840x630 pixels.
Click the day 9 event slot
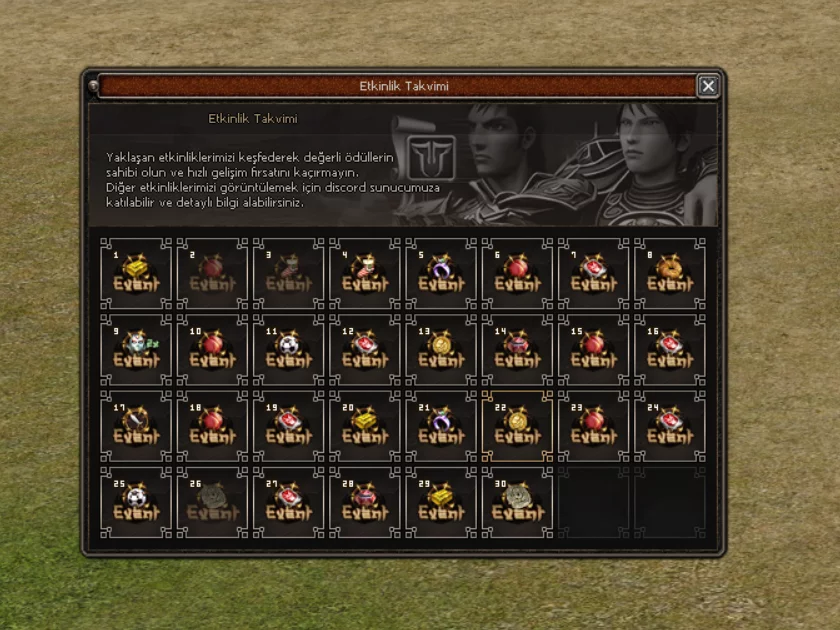(136, 350)
